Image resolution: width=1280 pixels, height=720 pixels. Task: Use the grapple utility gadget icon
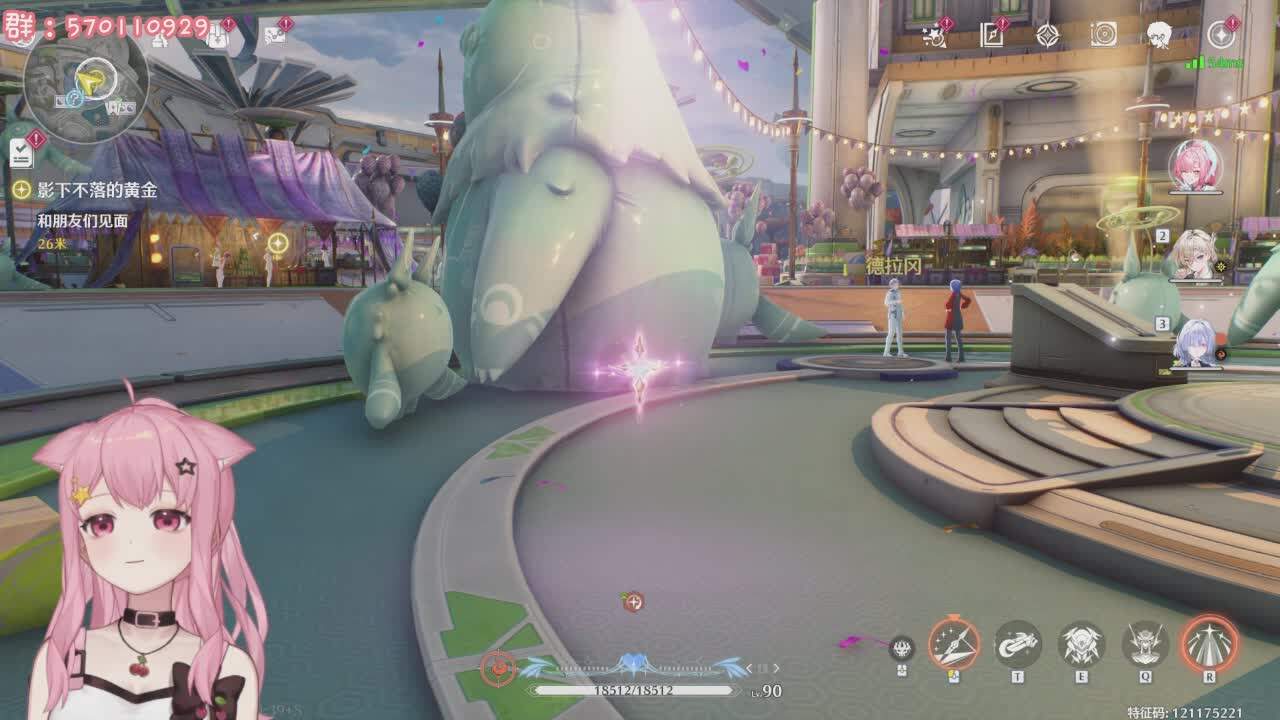[1017, 644]
